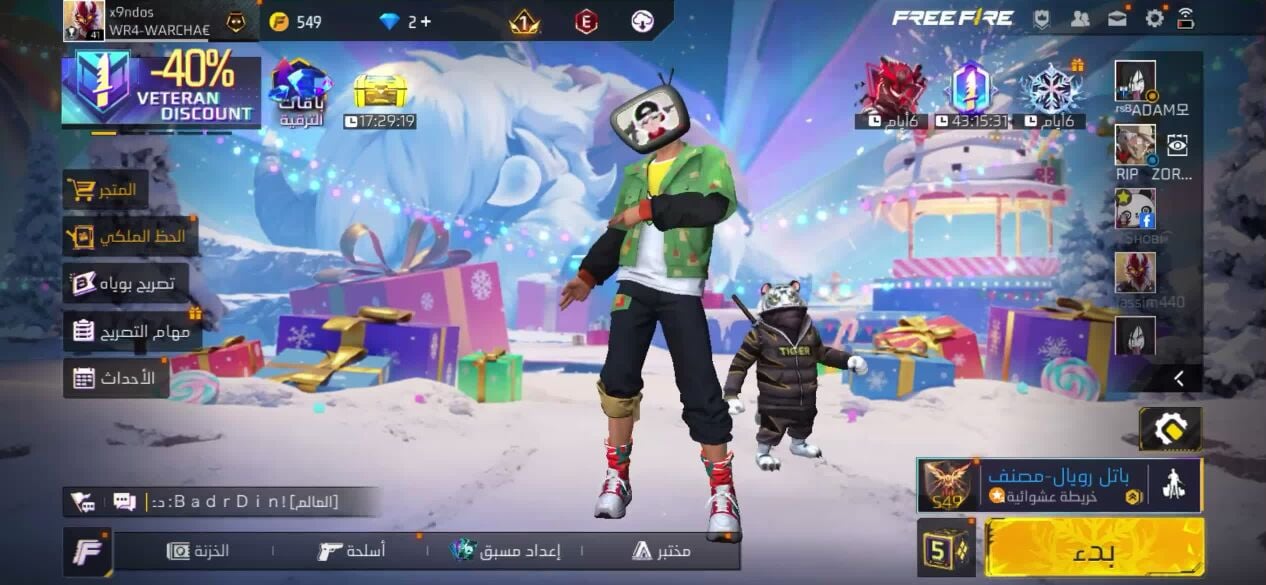Select friend ADAM in the friends list
1266x585 pixels.
1135,82
